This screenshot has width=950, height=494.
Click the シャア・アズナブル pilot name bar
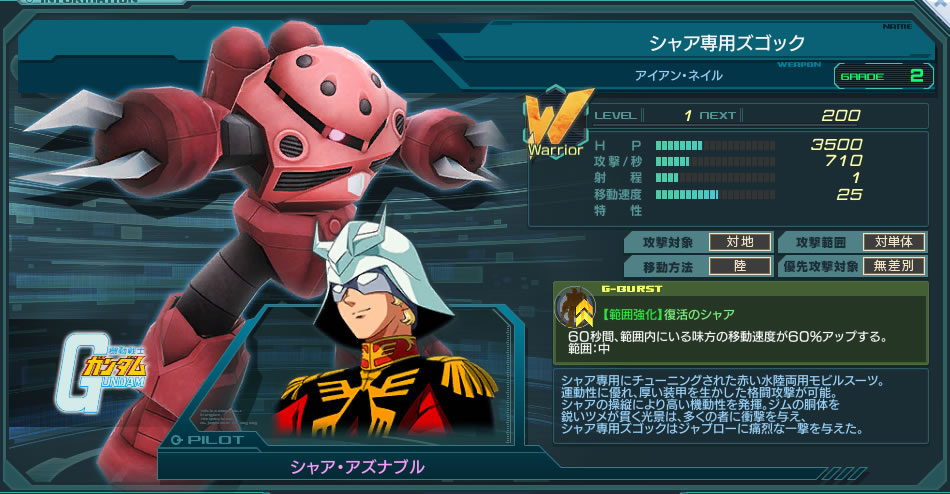[x=357, y=467]
